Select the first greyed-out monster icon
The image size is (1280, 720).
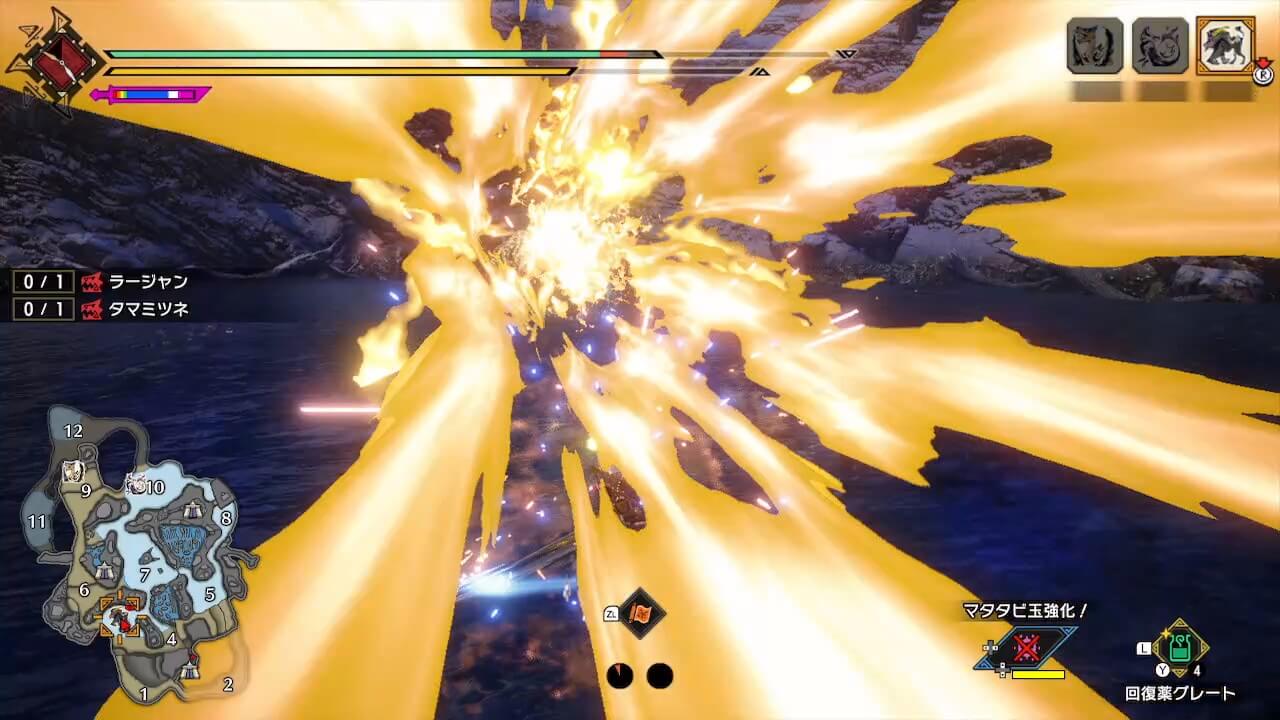tap(1095, 46)
